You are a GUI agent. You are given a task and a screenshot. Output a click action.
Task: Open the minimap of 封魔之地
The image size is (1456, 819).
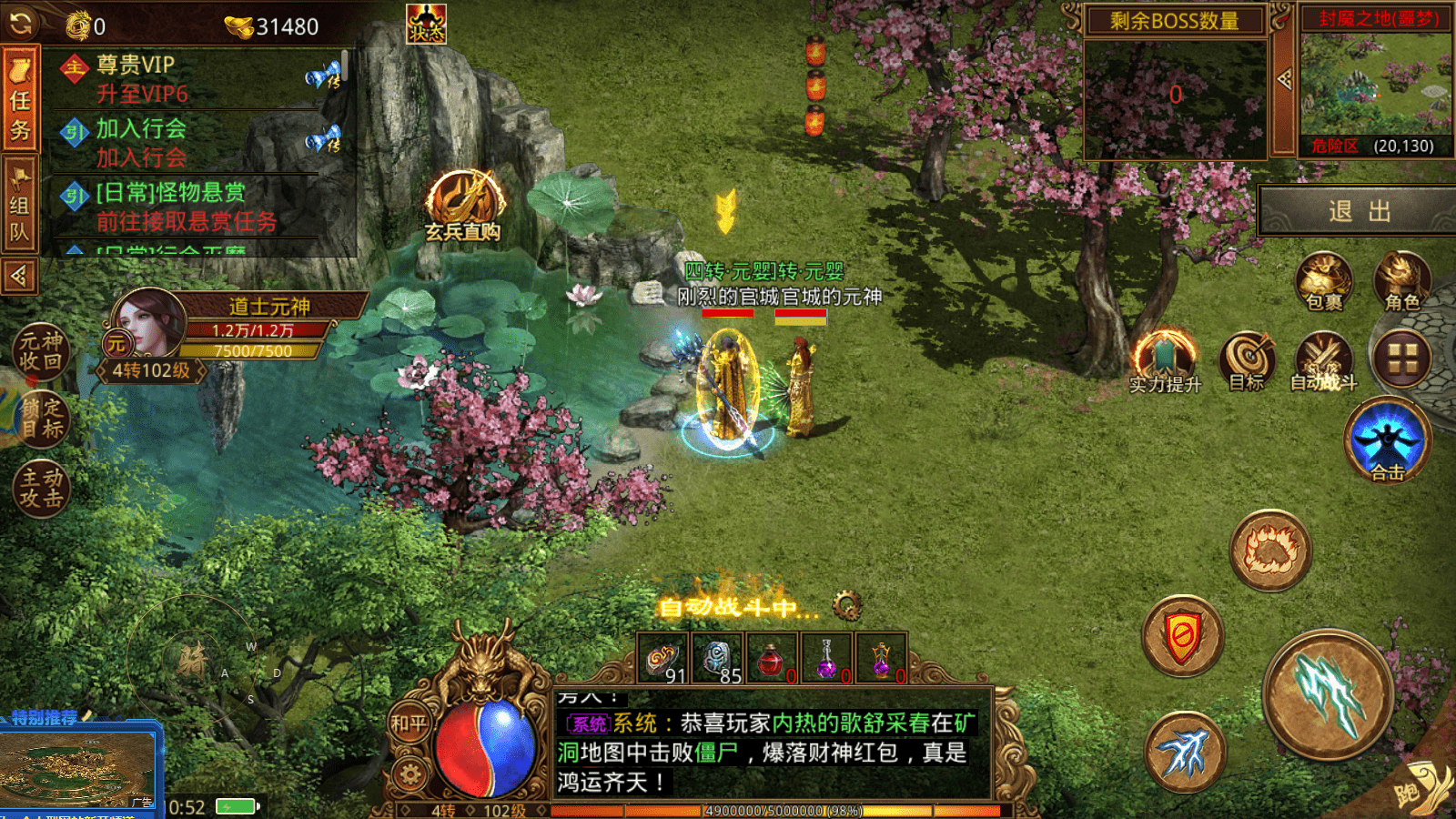point(1375,84)
